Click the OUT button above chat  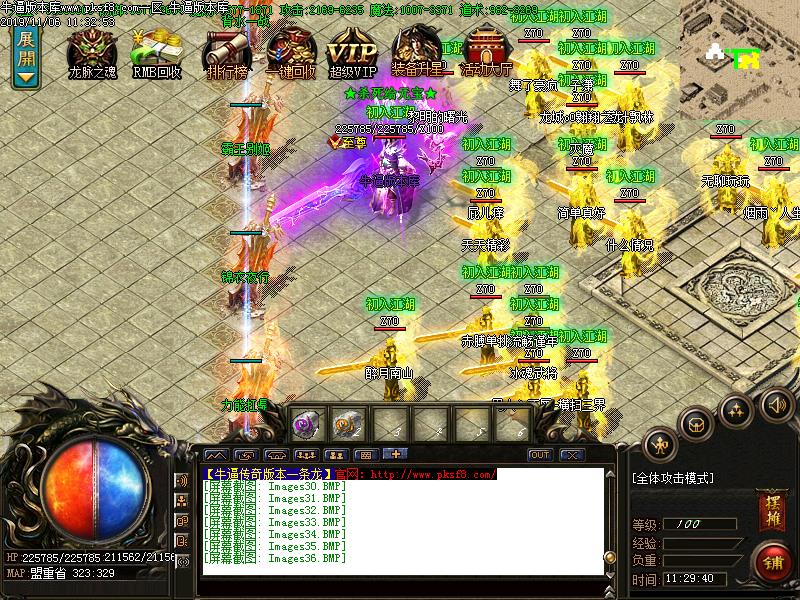540,455
